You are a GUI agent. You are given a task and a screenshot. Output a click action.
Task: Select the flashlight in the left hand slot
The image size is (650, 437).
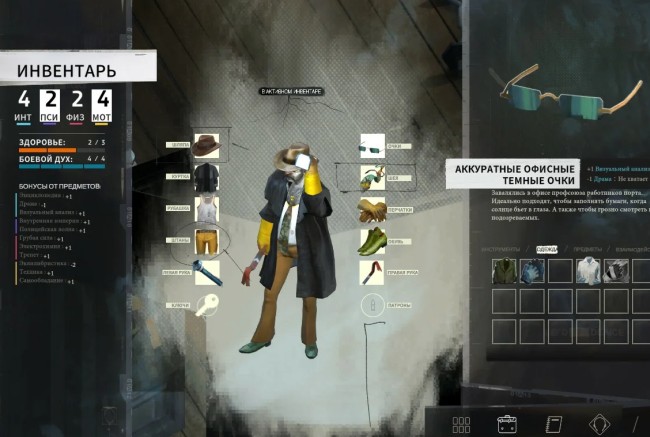click(207, 272)
